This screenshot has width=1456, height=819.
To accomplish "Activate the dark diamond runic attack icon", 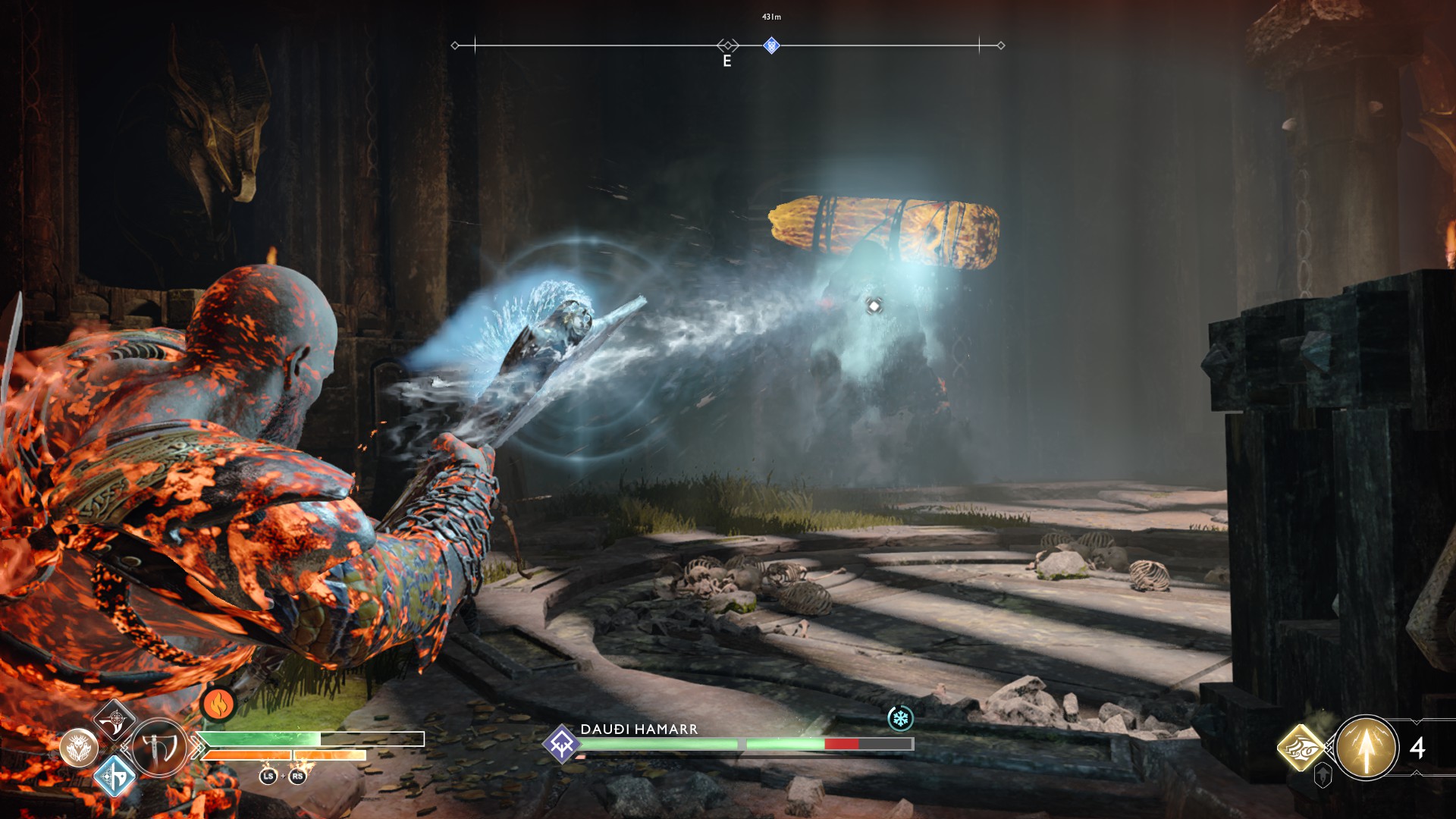I will [114, 720].
